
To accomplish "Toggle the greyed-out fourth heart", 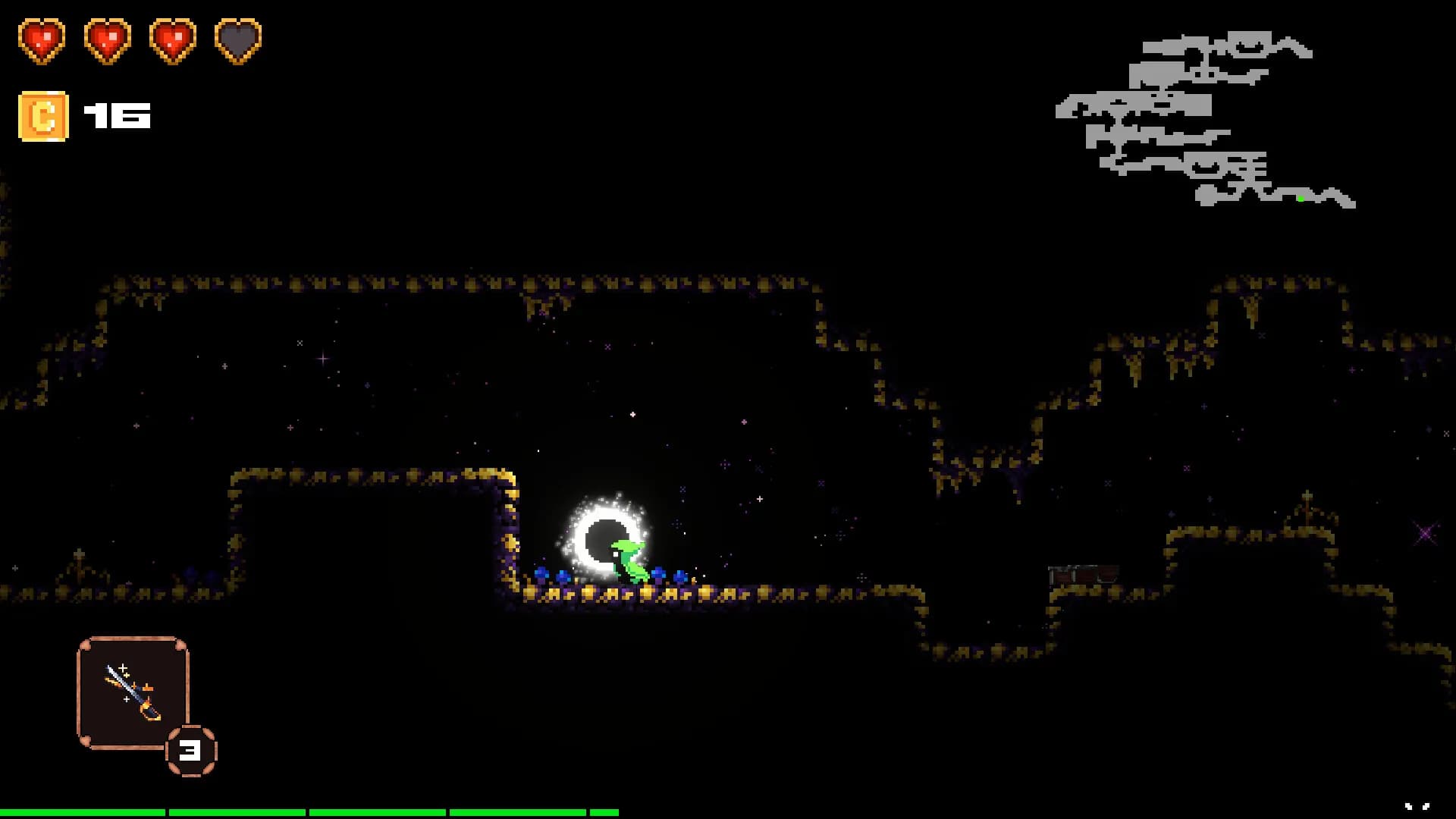I will point(237,42).
